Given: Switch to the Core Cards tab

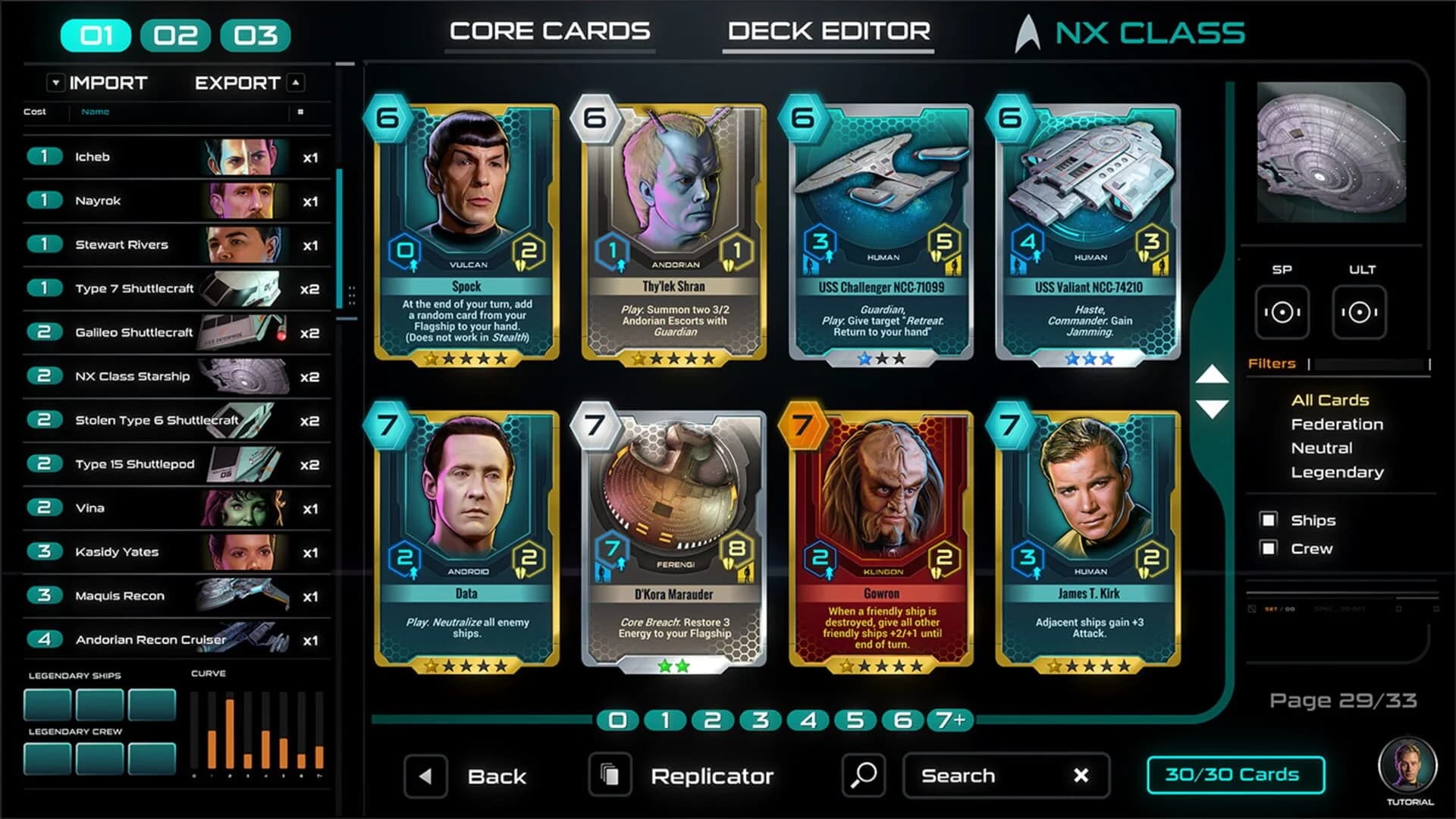Looking at the screenshot, I should coord(550,30).
